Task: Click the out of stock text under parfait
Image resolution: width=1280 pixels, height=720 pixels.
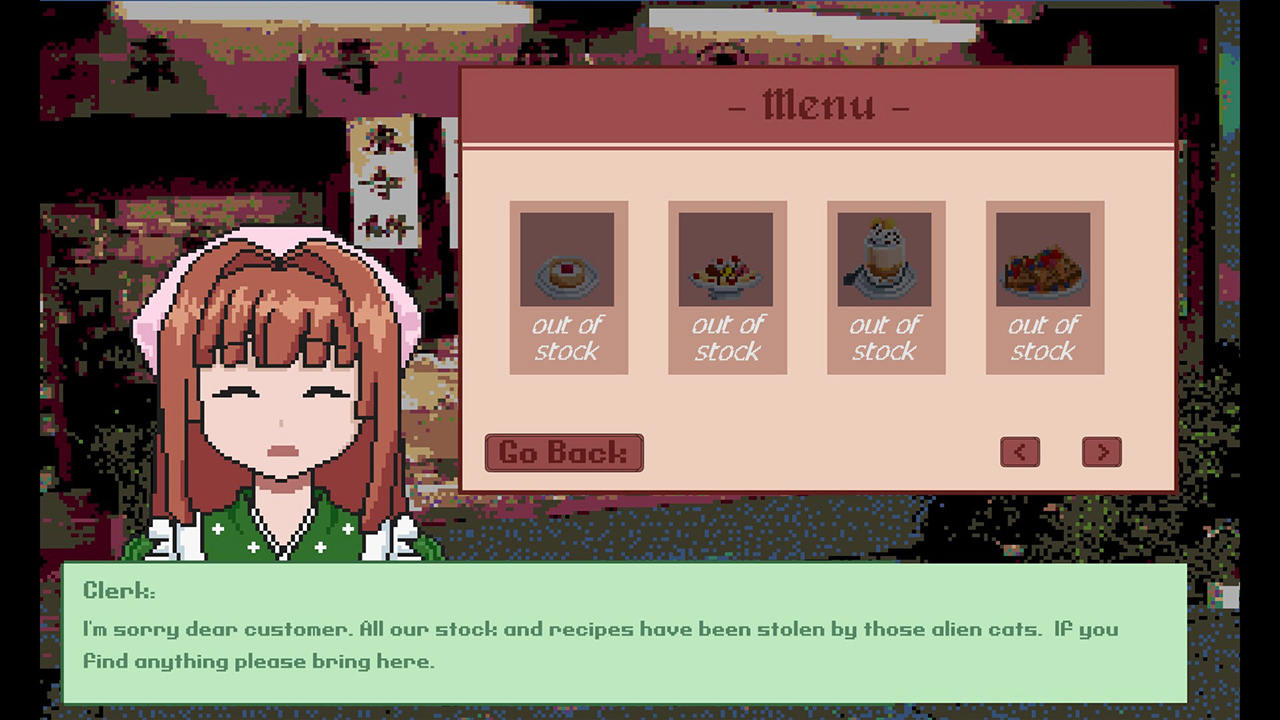Action: pos(885,338)
